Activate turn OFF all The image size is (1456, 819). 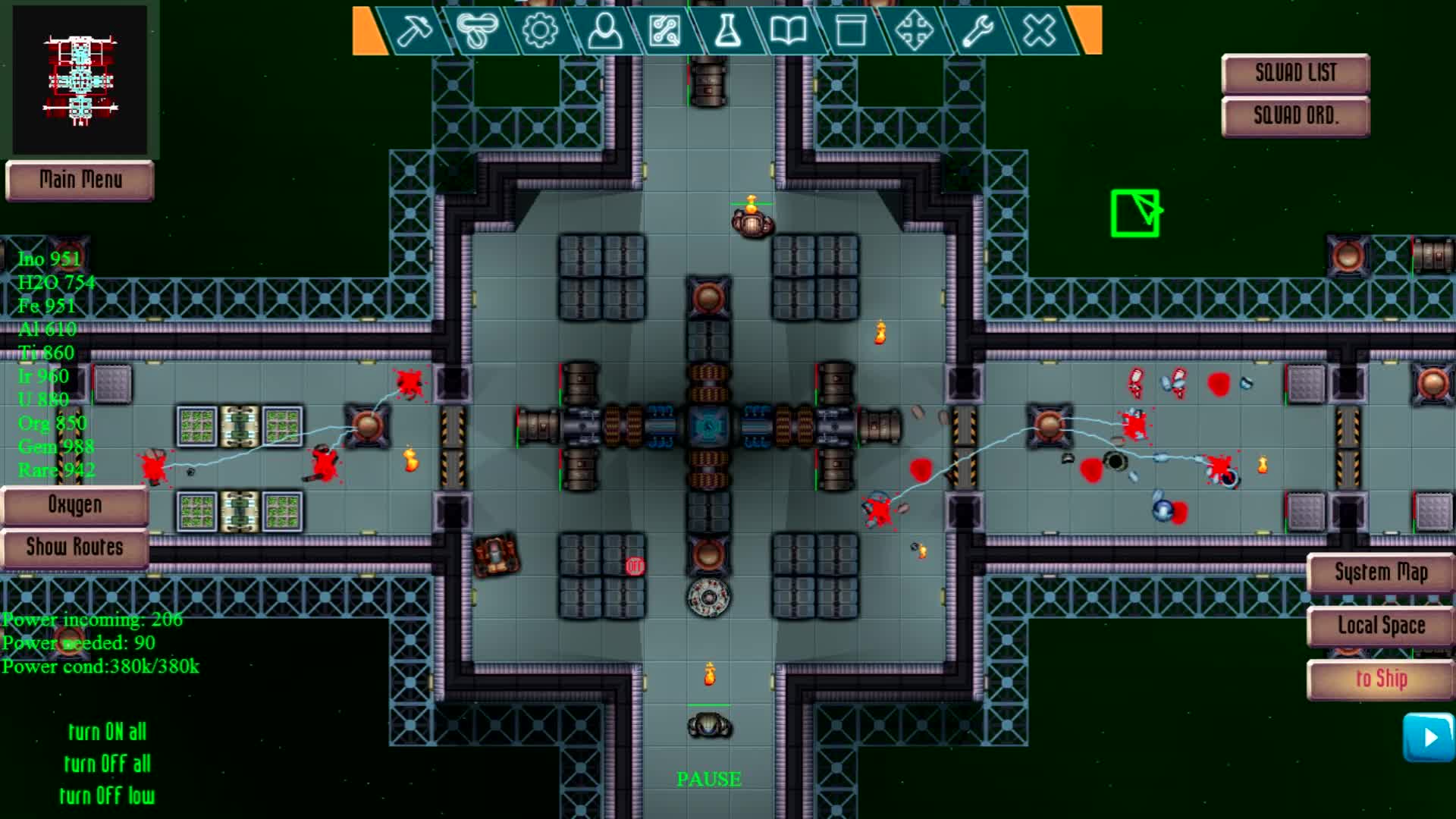click(x=108, y=764)
